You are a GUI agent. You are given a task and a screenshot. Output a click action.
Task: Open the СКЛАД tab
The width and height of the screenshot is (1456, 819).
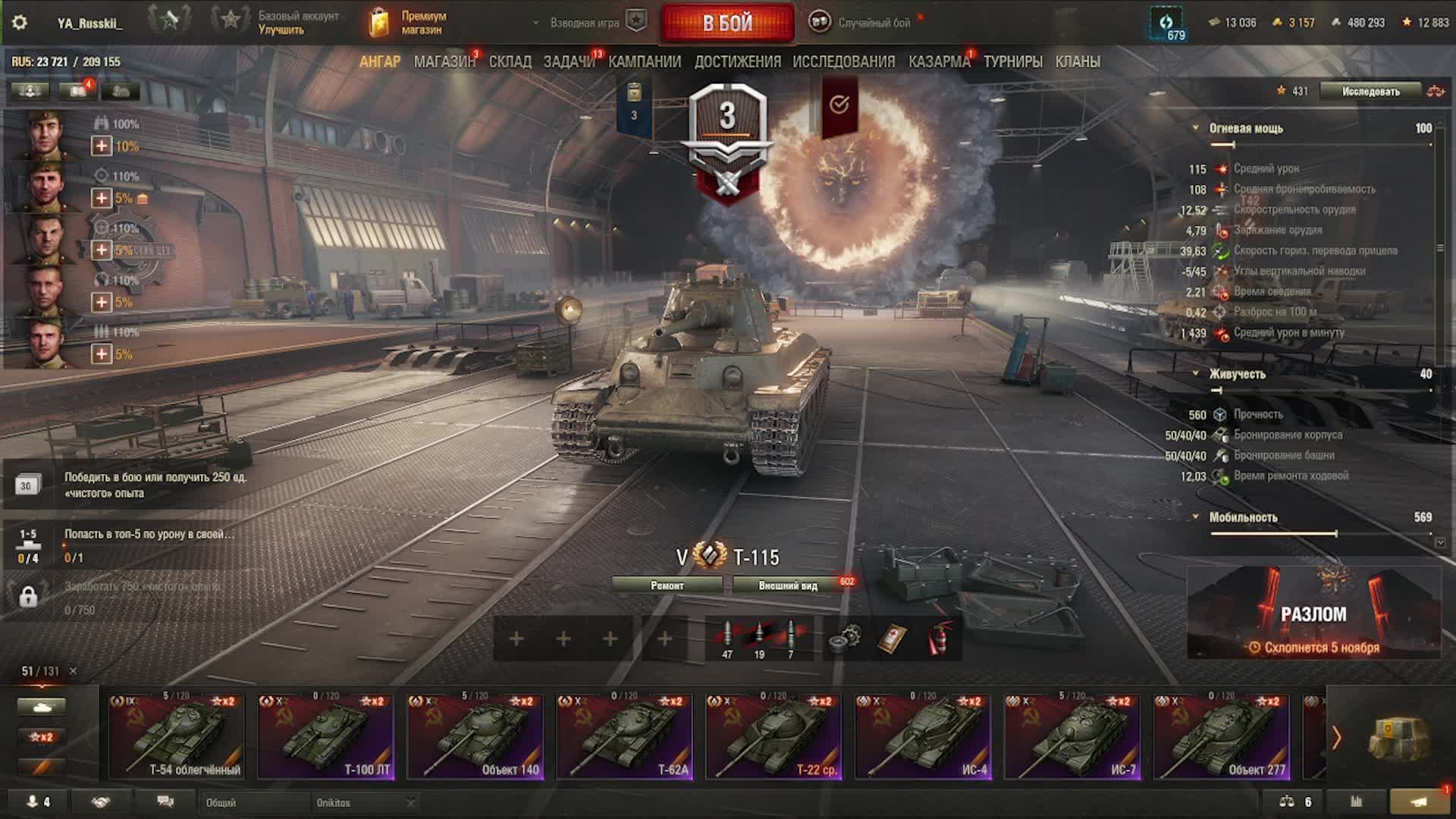[x=510, y=61]
